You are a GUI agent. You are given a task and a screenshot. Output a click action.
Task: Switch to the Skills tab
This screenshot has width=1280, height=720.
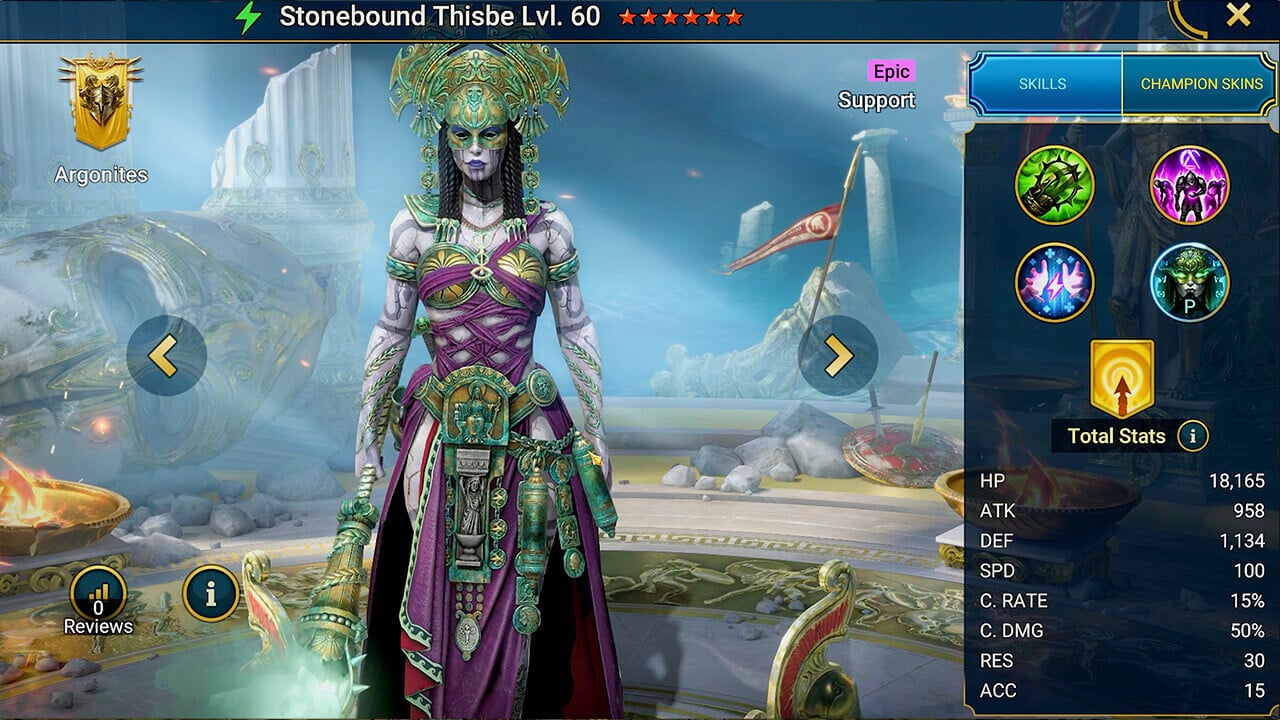tap(1042, 84)
